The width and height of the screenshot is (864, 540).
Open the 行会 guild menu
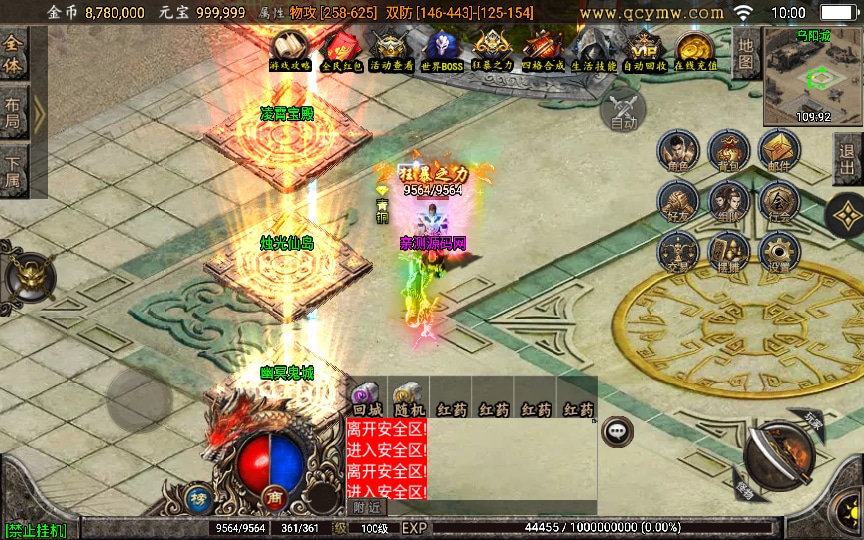(x=779, y=202)
